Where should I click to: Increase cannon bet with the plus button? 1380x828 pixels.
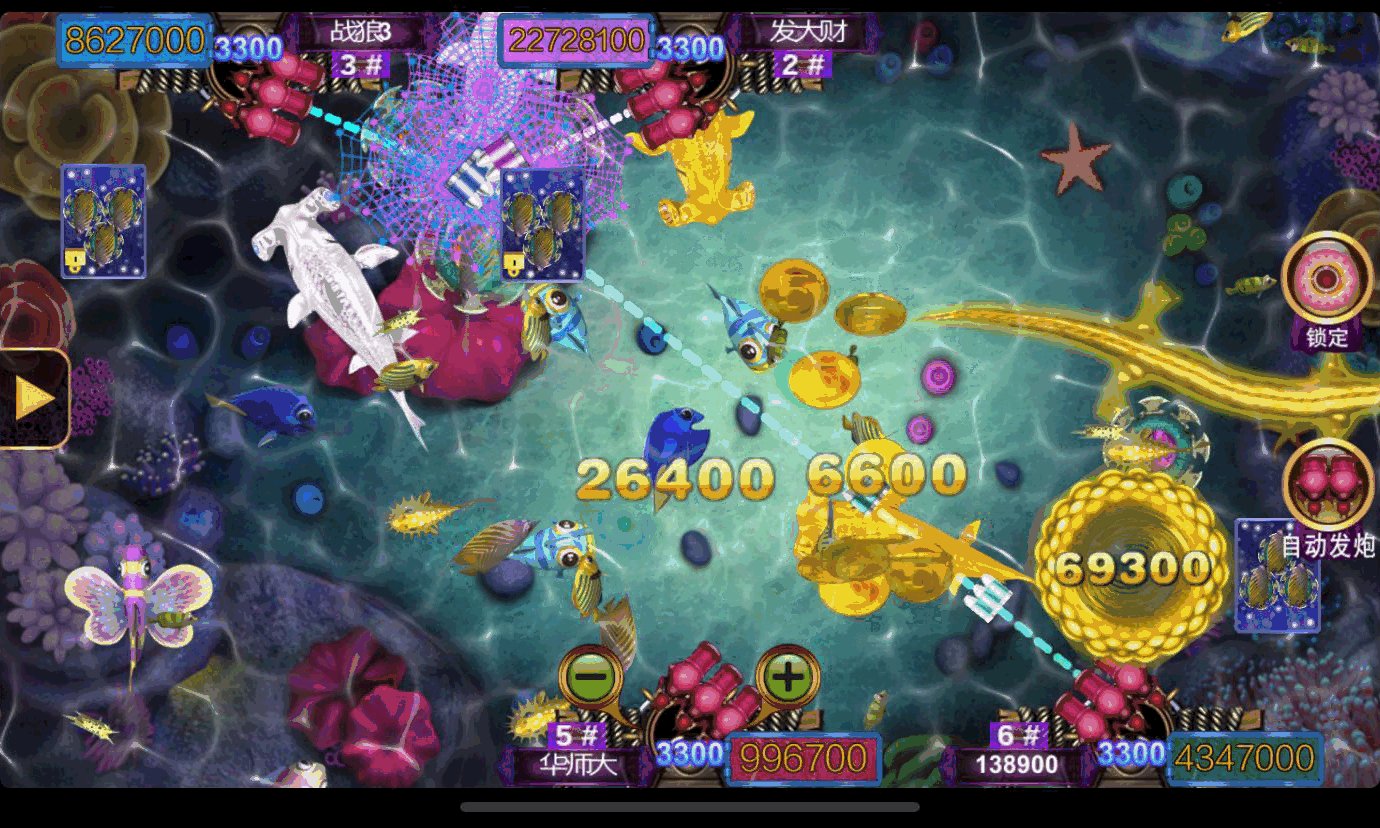point(788,678)
